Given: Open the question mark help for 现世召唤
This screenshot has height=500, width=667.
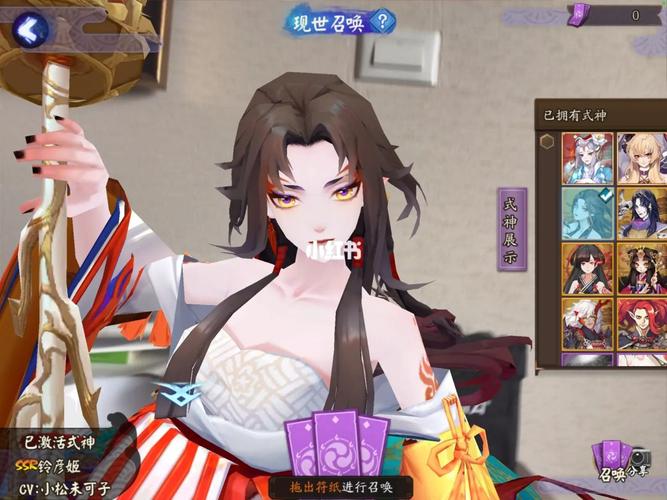Looking at the screenshot, I should (x=385, y=21).
